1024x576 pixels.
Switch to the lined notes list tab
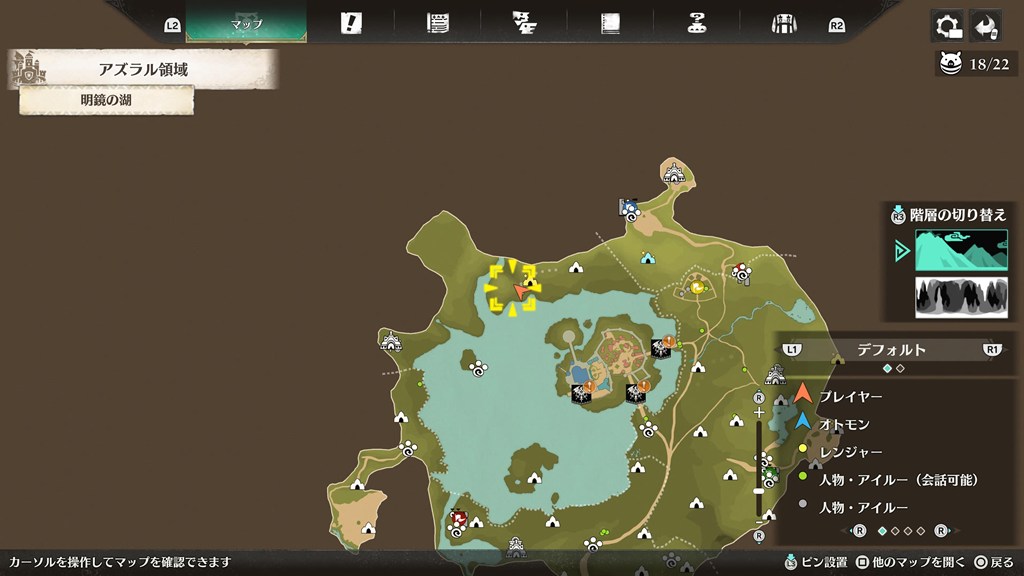point(437,23)
